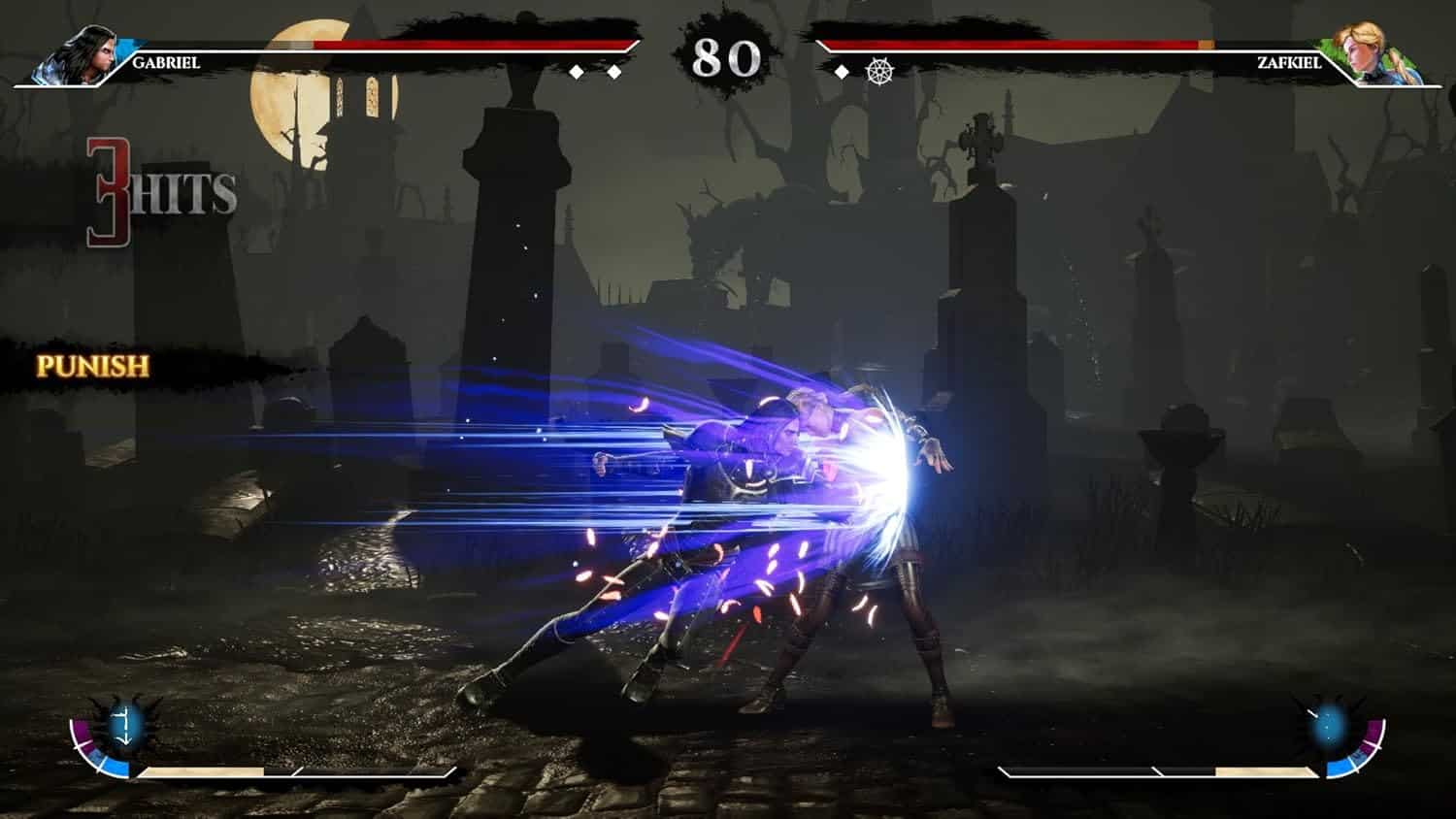Click Gabriel's blue orb with arrow symbol

coord(125,725)
